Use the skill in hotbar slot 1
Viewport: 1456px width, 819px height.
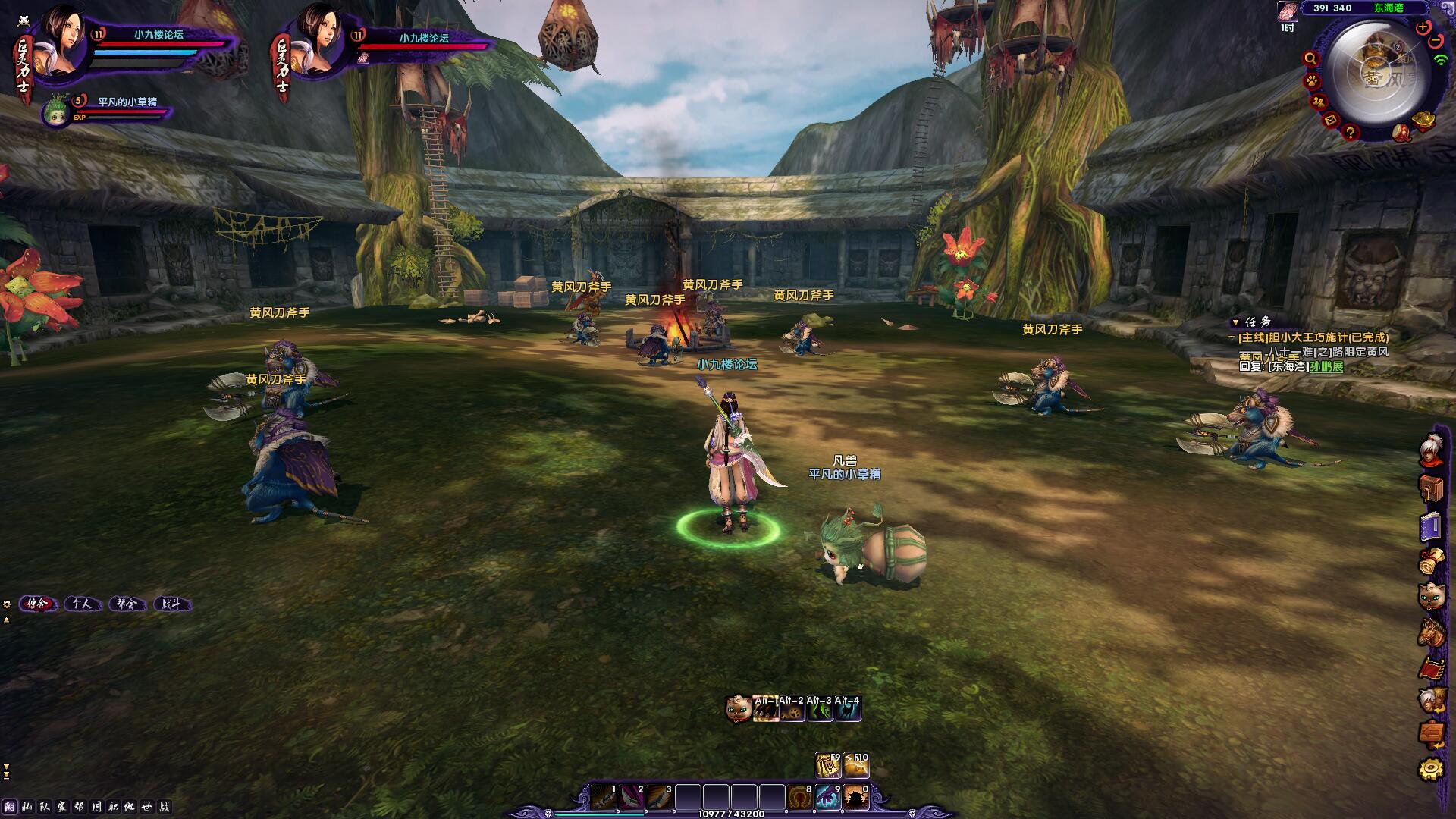click(604, 798)
